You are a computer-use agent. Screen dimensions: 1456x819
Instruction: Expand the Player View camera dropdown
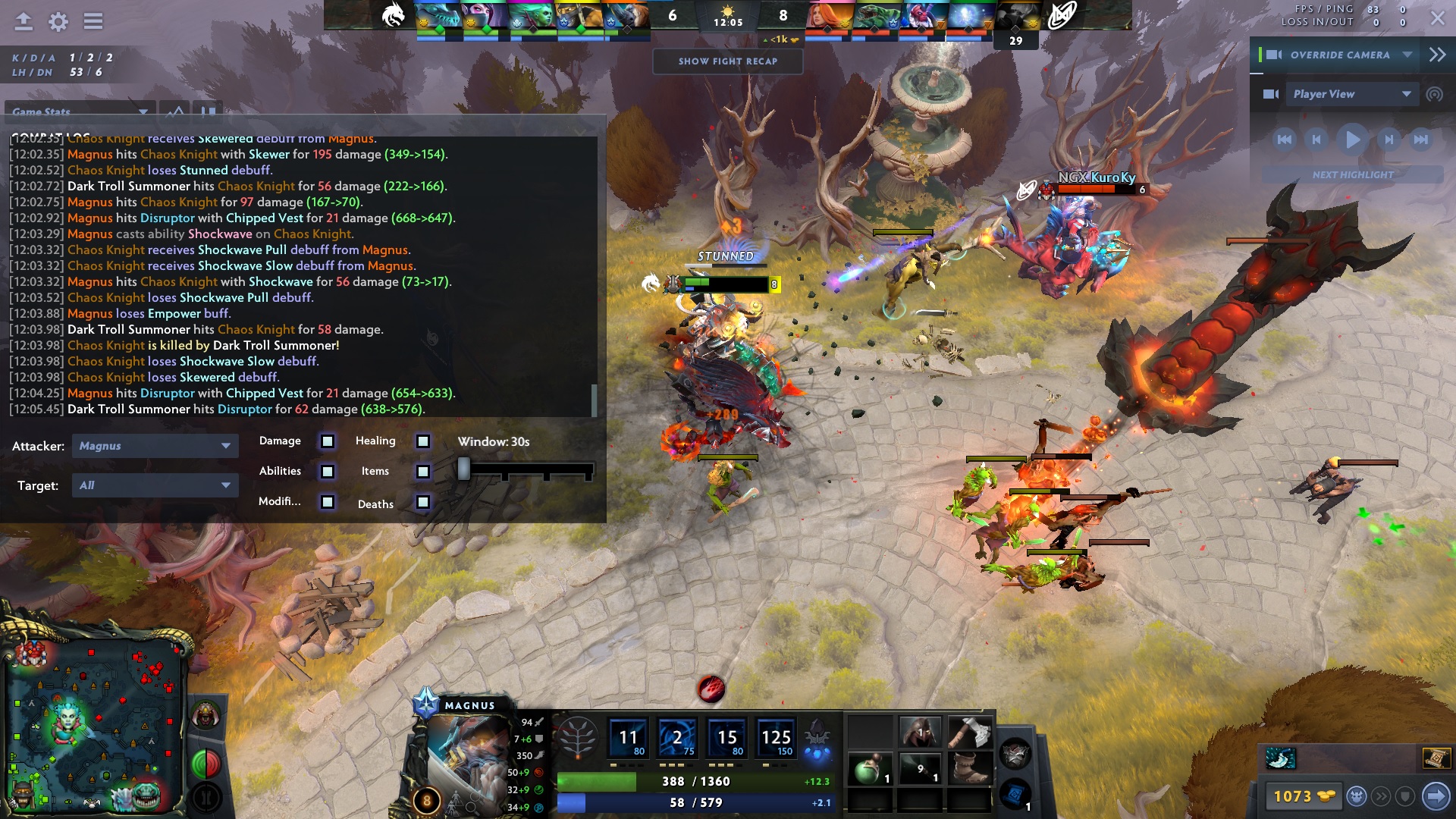(x=1404, y=94)
